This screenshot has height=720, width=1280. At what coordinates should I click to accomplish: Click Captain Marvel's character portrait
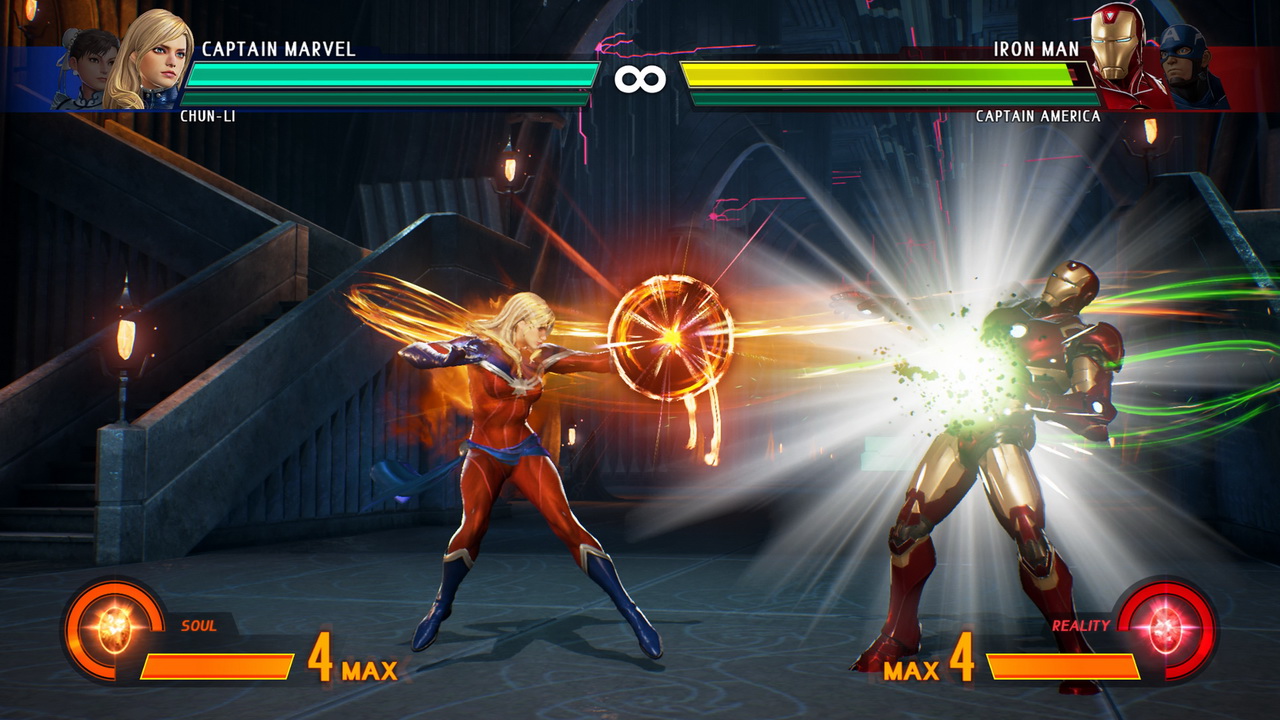pos(150,58)
